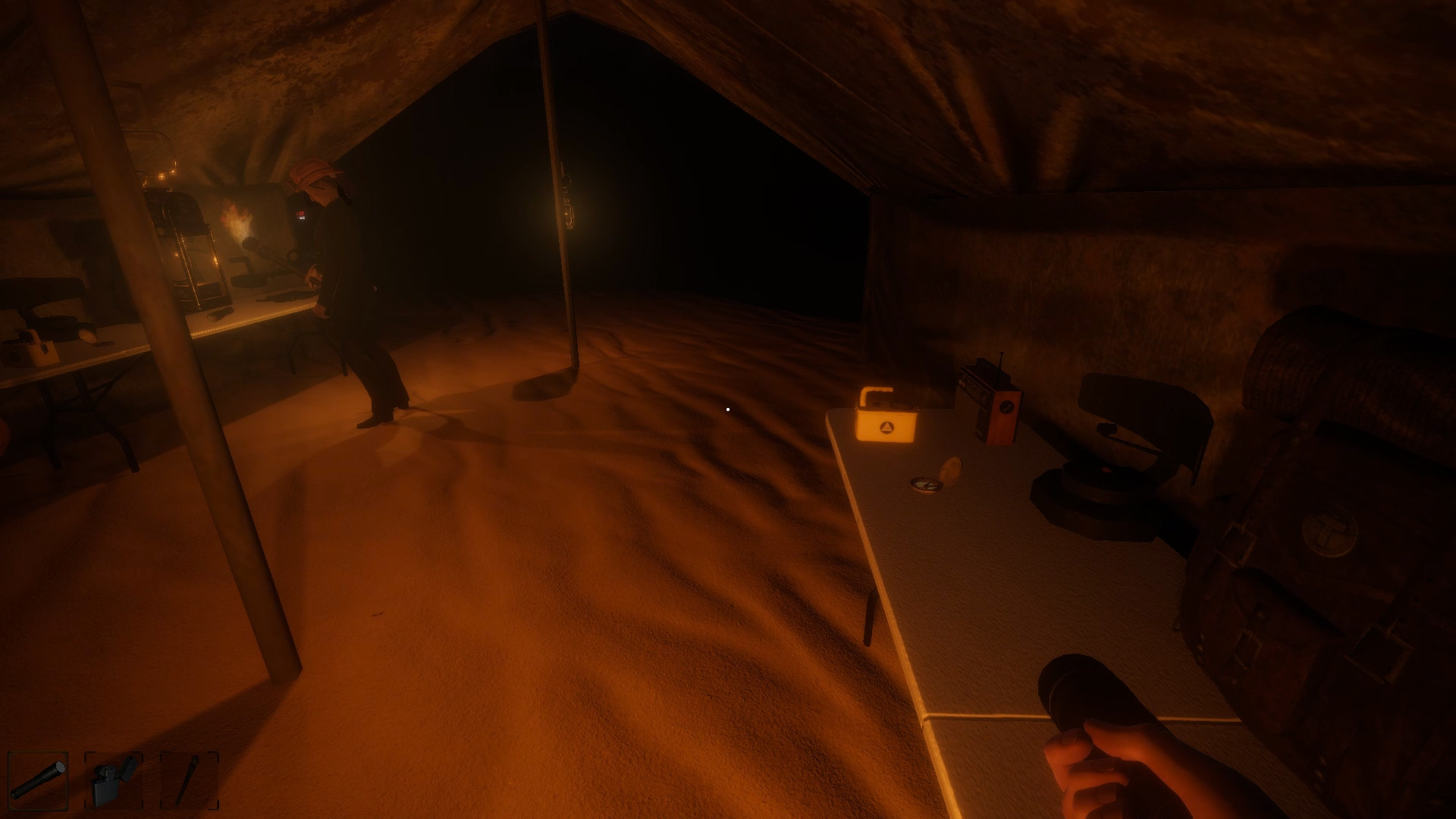Click the red sign behind the NPC
This screenshot has width=1456, height=819.
(300, 215)
